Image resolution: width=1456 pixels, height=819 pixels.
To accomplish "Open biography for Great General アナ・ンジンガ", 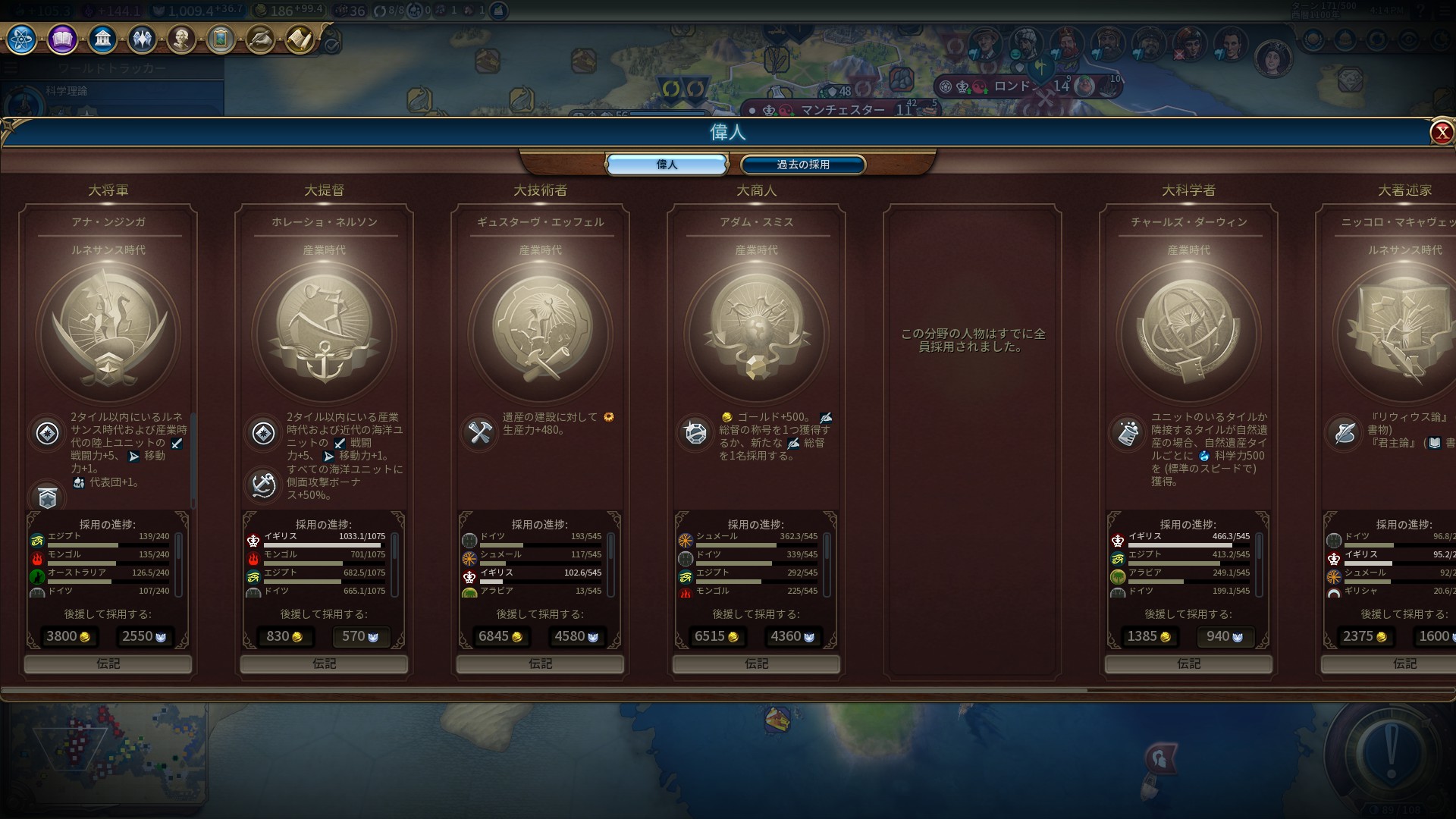I will 108,664.
